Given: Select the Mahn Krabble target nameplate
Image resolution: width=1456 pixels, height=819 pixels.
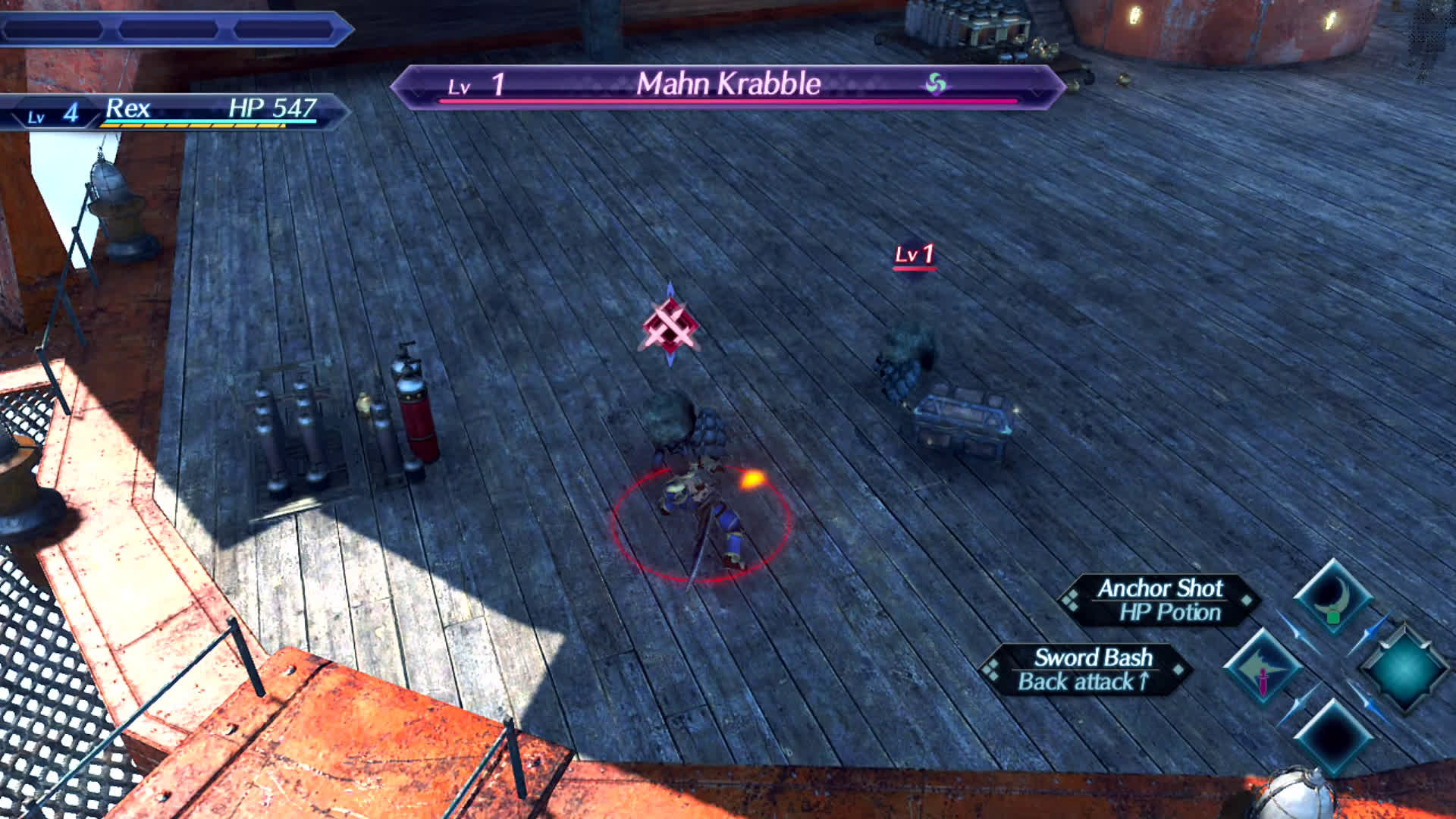Looking at the screenshot, I should [728, 85].
